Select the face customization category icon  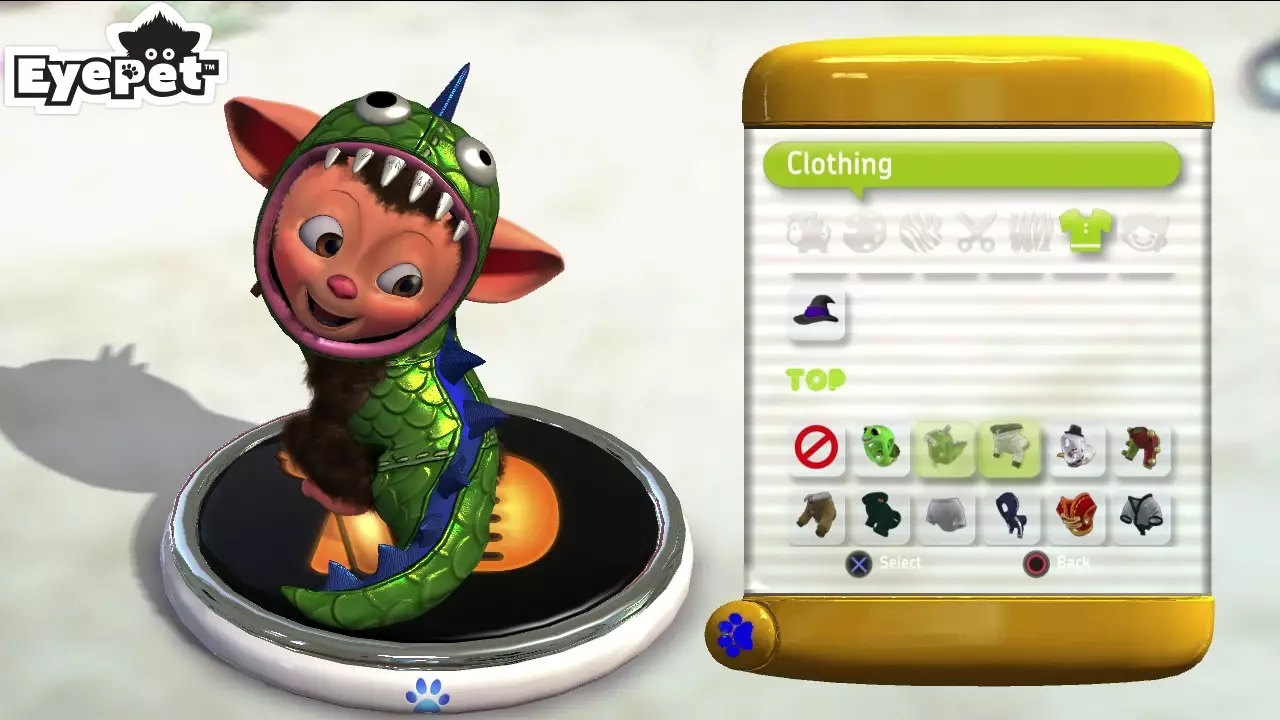[1143, 232]
